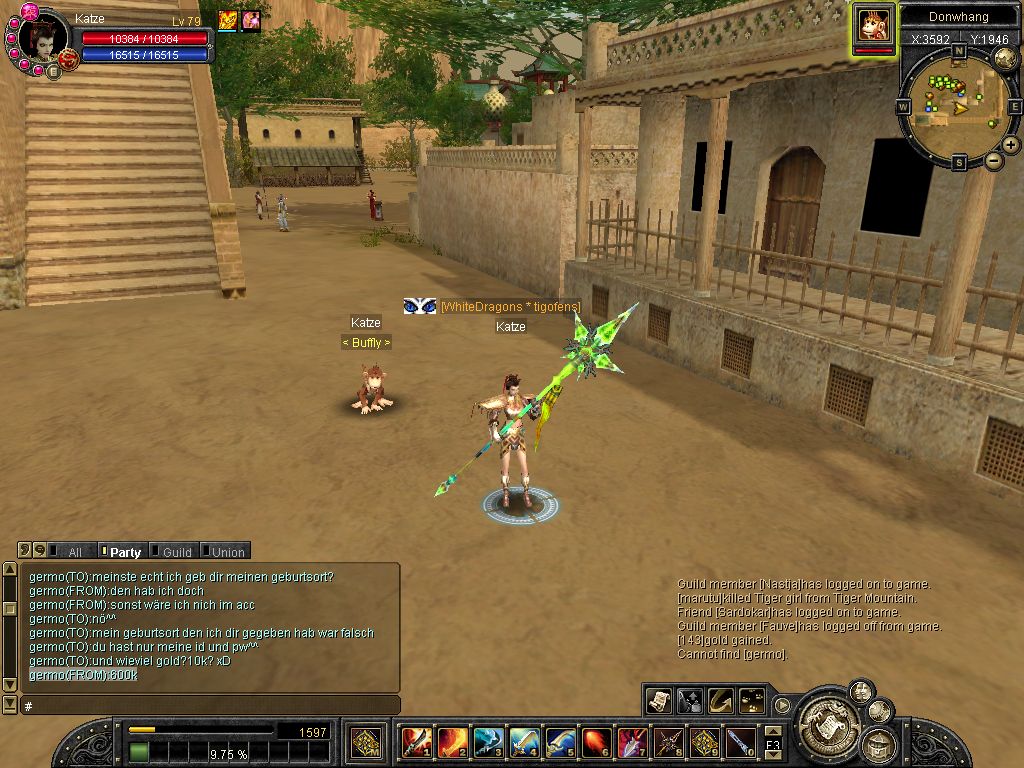Click the helmet icon round button
1024x768 pixels.
[x=880, y=744]
